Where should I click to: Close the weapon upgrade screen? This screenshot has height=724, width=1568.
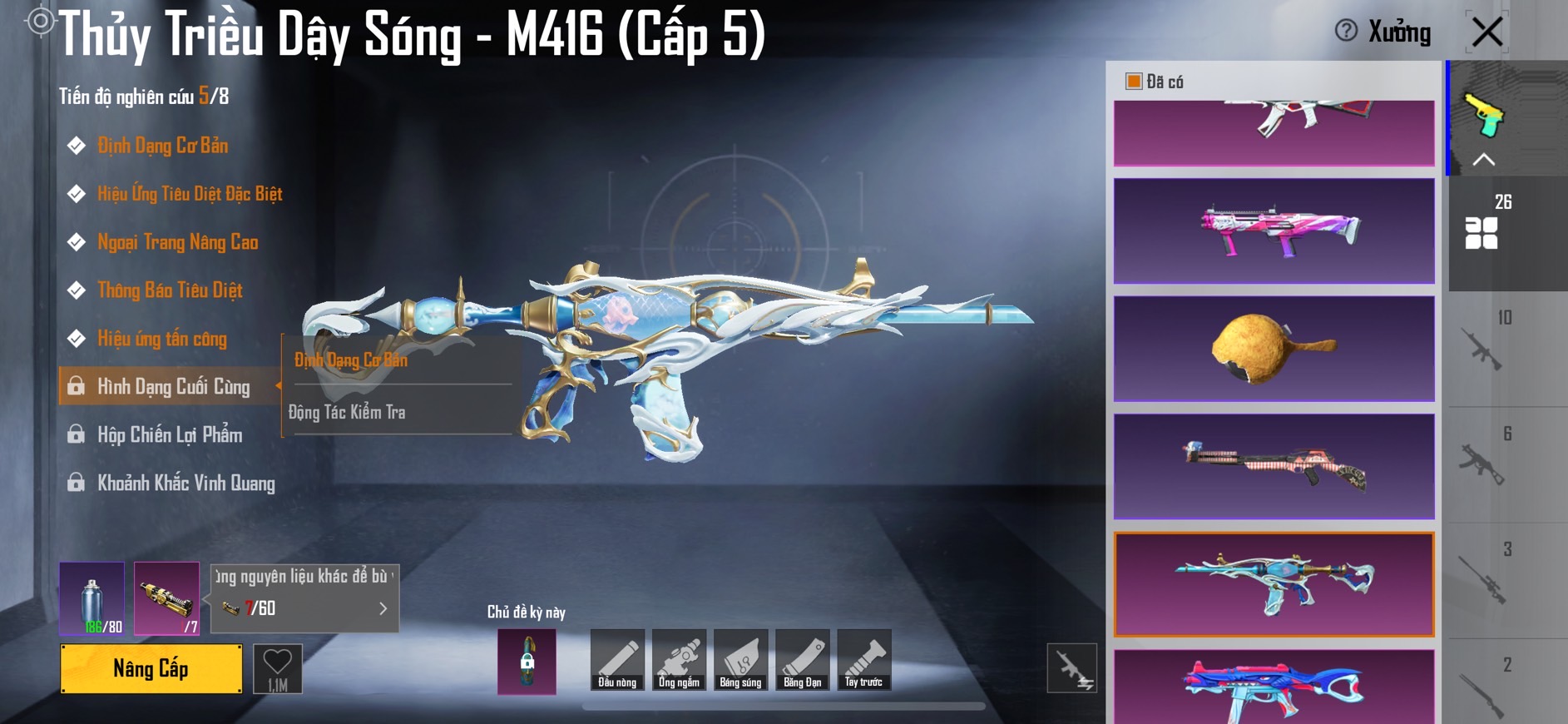1486,32
